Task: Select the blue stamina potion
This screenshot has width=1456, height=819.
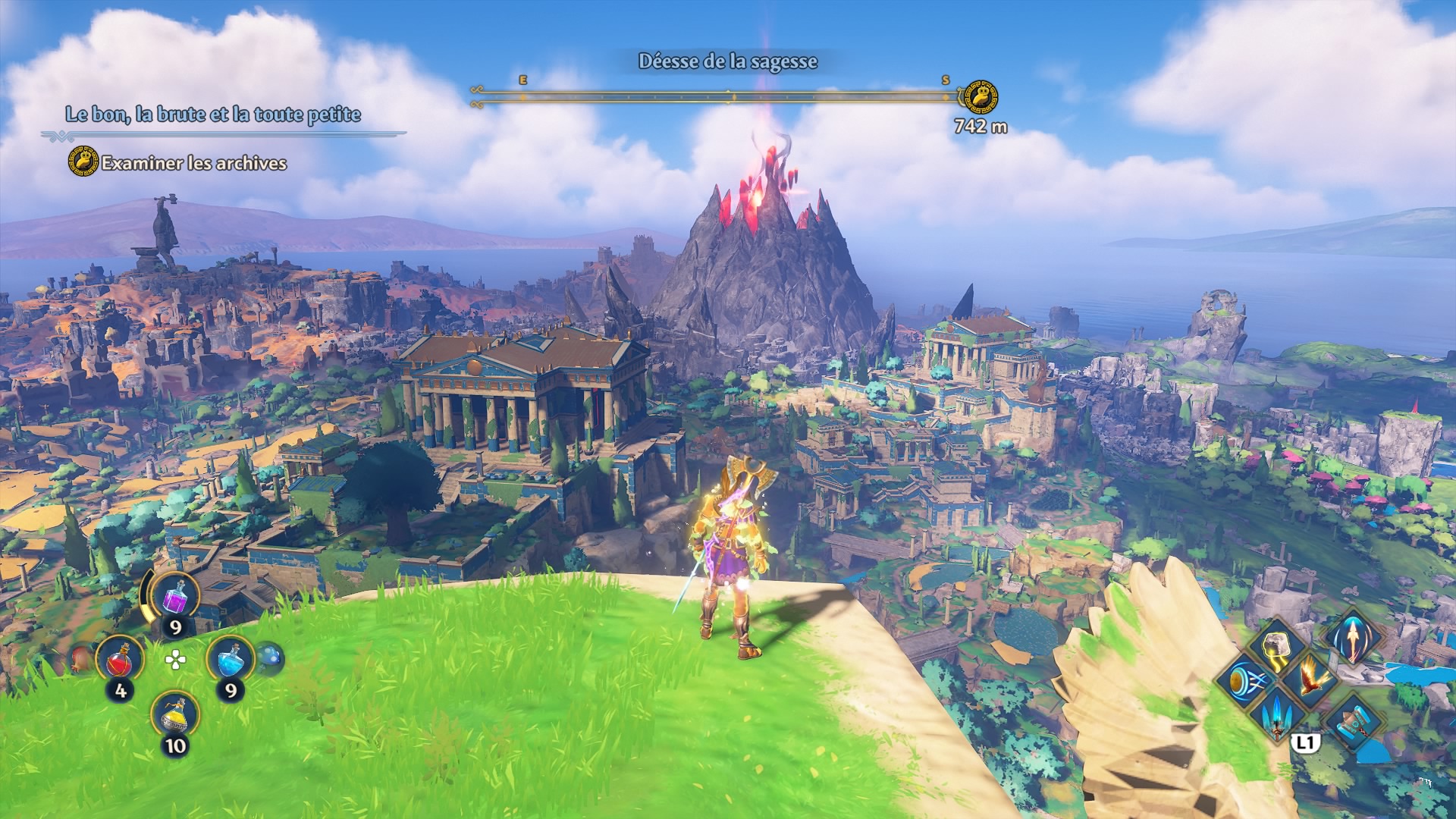Action: pos(230,659)
